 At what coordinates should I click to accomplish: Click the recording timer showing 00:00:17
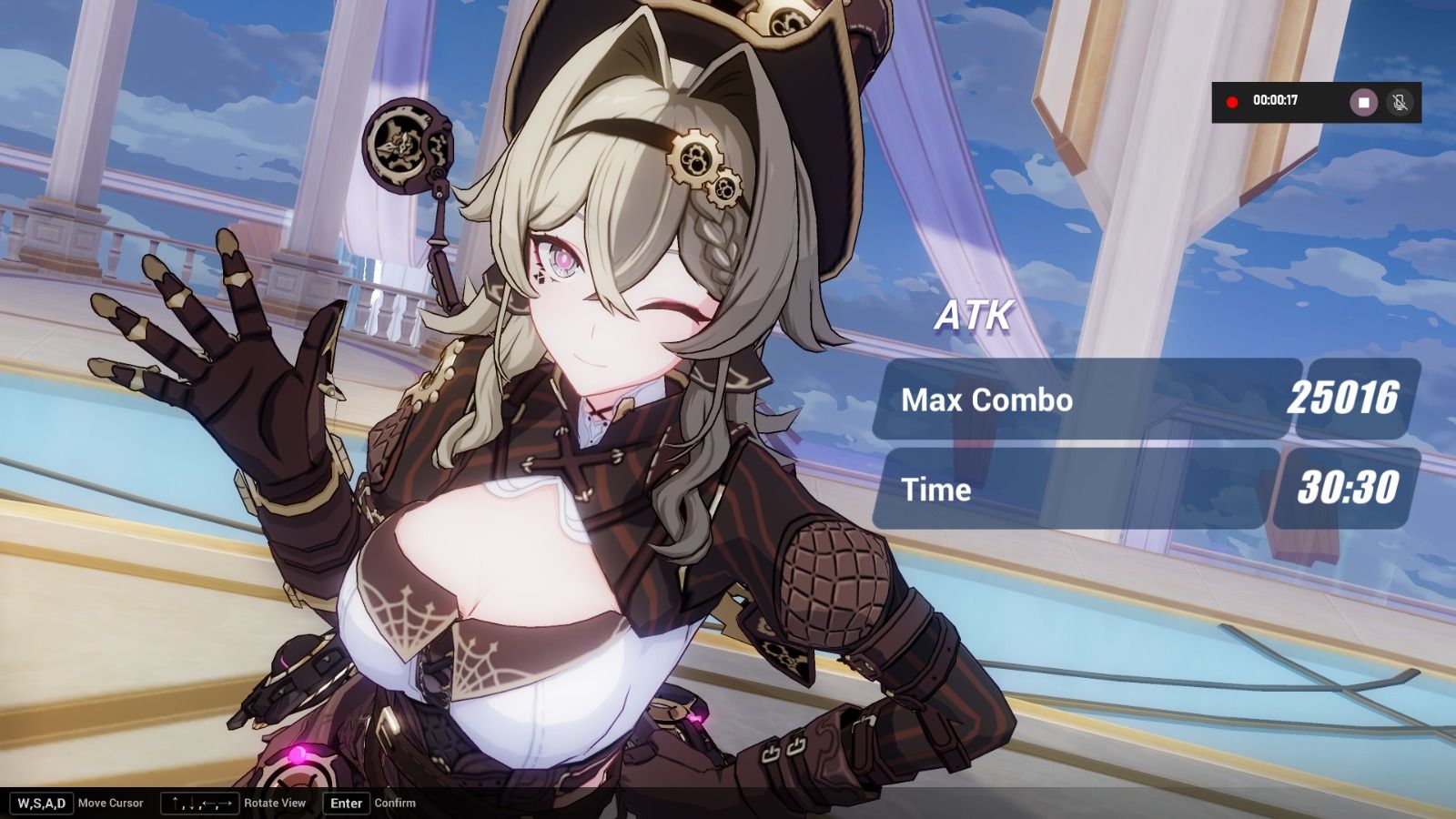click(x=1276, y=102)
